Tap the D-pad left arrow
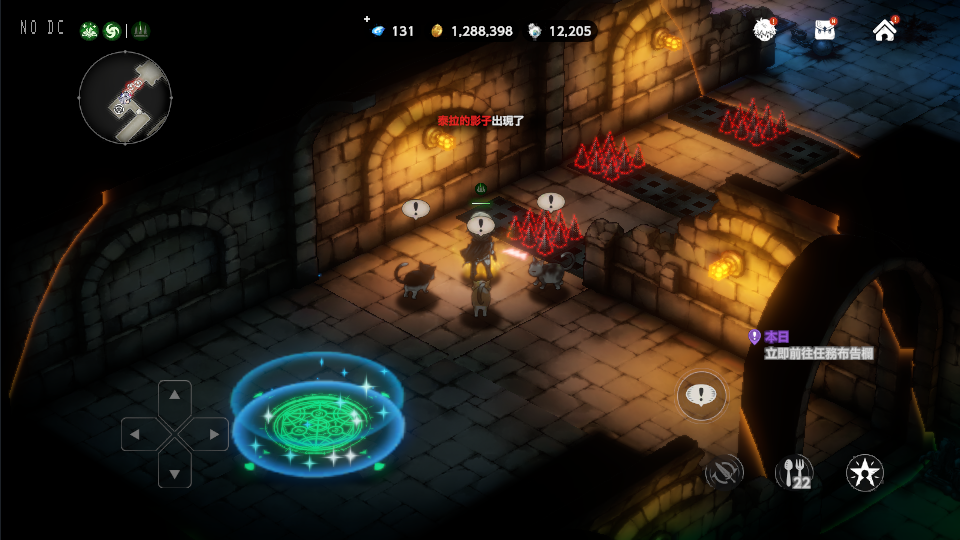 click(x=137, y=434)
